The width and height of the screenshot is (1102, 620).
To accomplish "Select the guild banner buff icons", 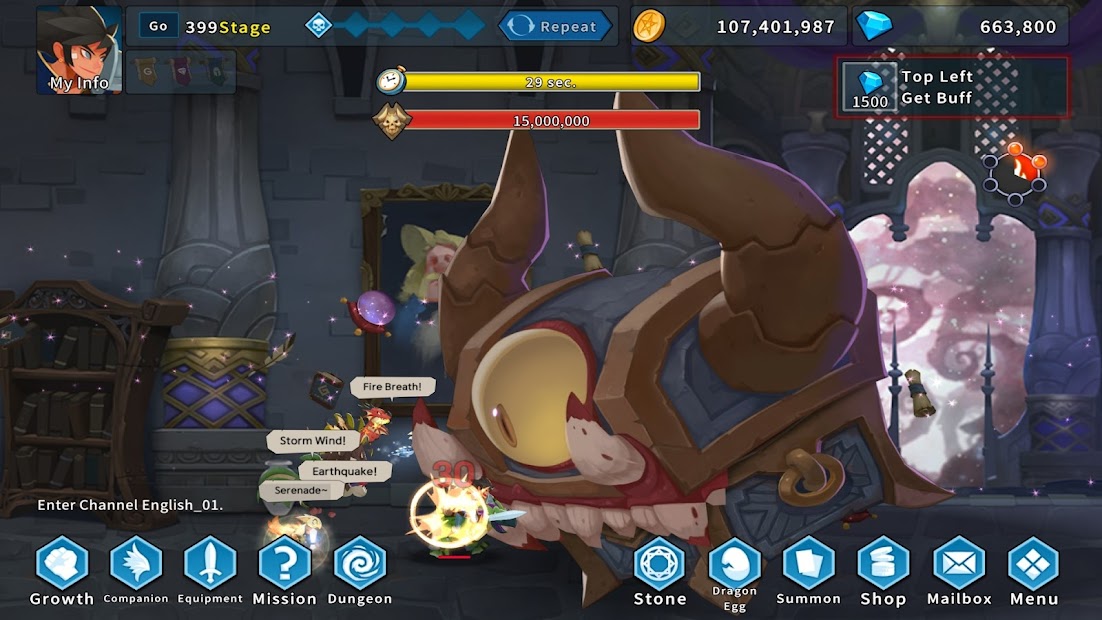I will [180, 72].
